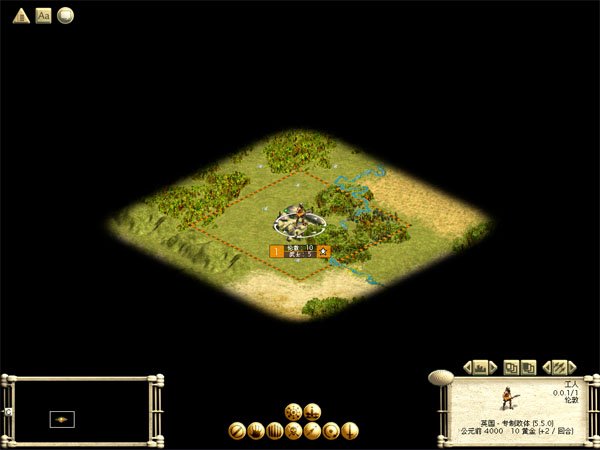Click the vertical bars fortify order icon
The height and width of the screenshot is (450, 600).
click(x=274, y=431)
